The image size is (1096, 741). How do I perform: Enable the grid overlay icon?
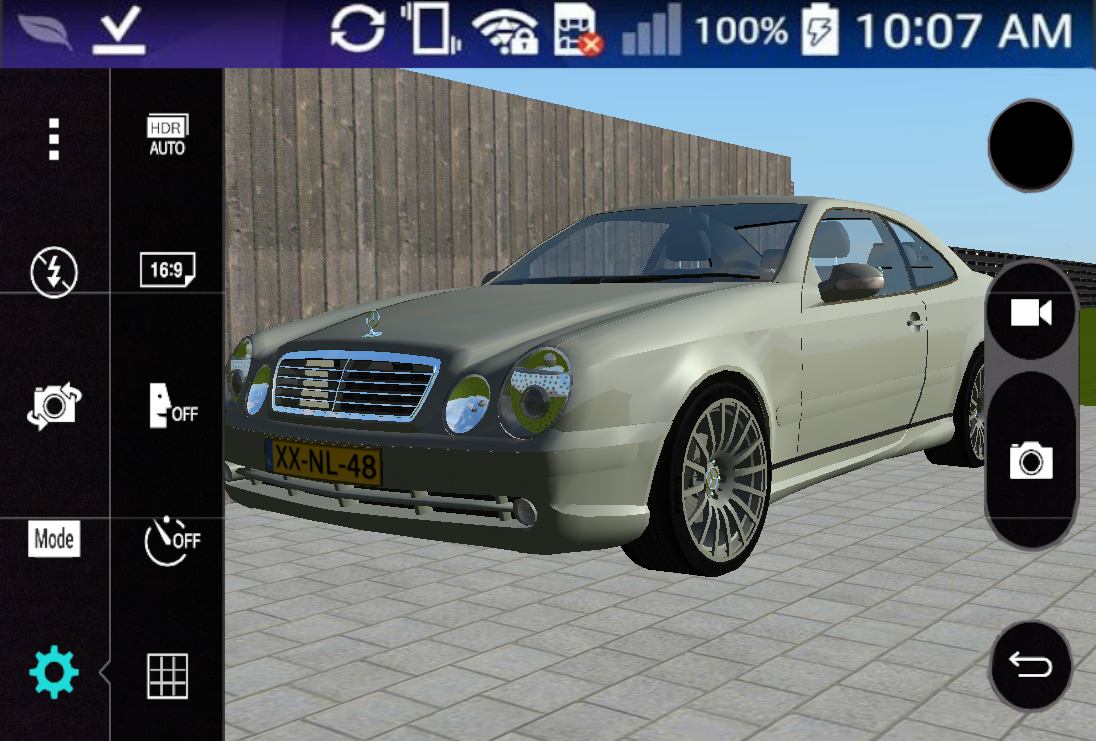click(x=167, y=675)
